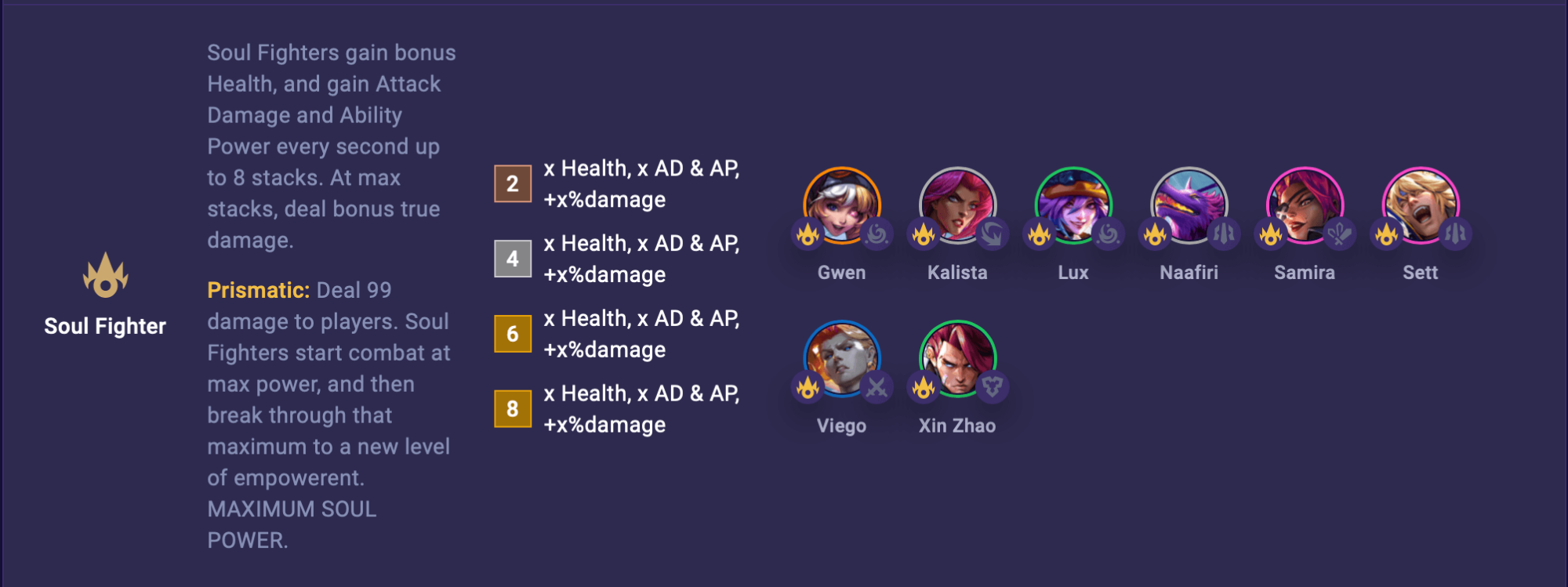Click Kalista's arrow trait icon
Viewport: 1568px width, 587px height.
[x=993, y=234]
